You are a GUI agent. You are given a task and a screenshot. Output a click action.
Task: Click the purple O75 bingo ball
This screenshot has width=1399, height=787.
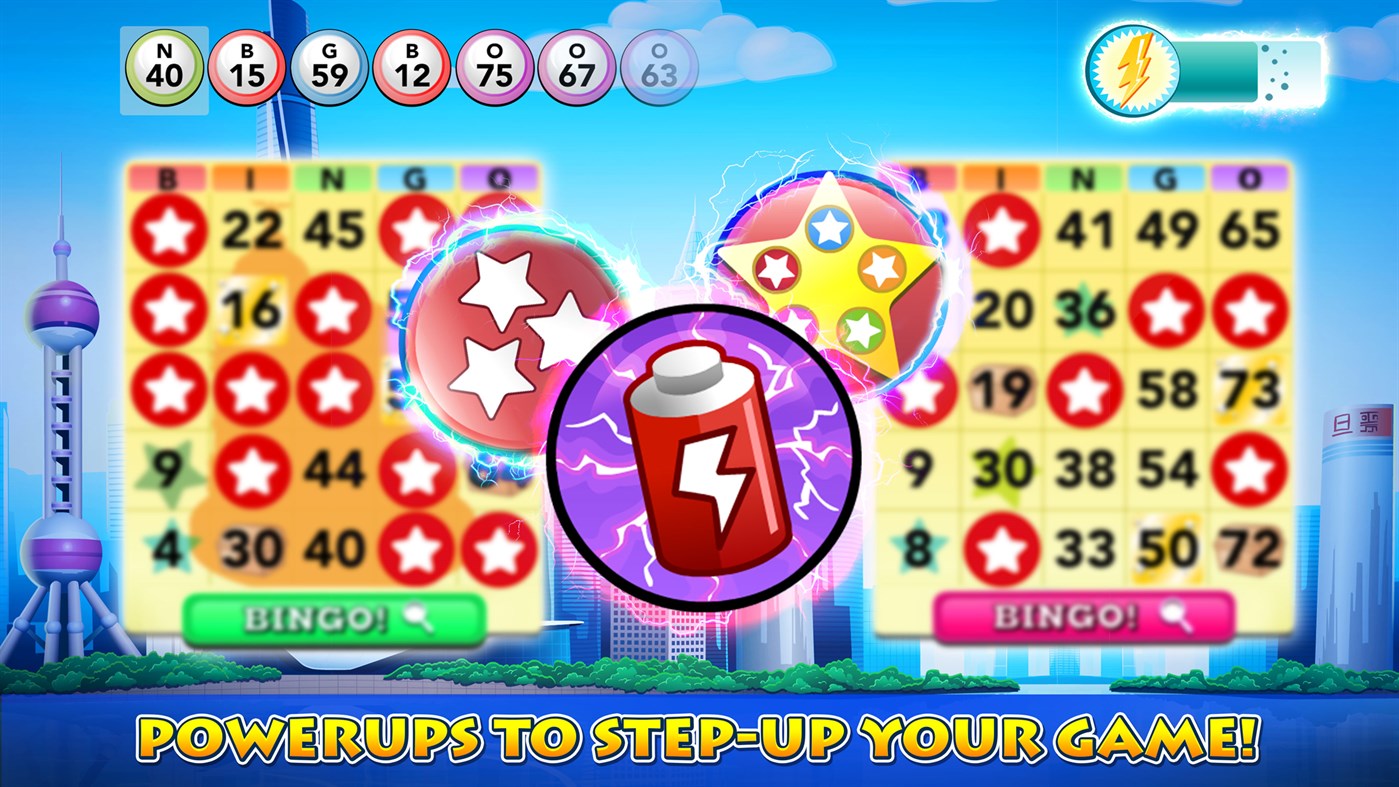point(496,63)
